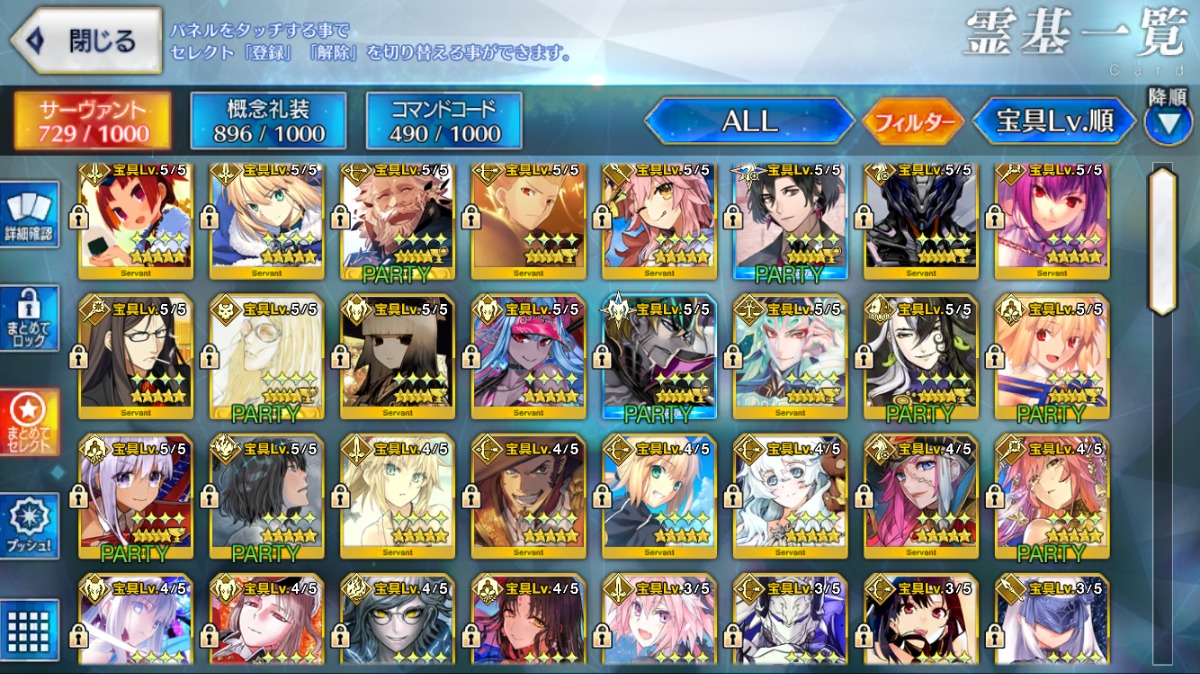1200x674 pixels.
Task: Change the 宝具Lv.順 sort order
Action: [1055, 122]
